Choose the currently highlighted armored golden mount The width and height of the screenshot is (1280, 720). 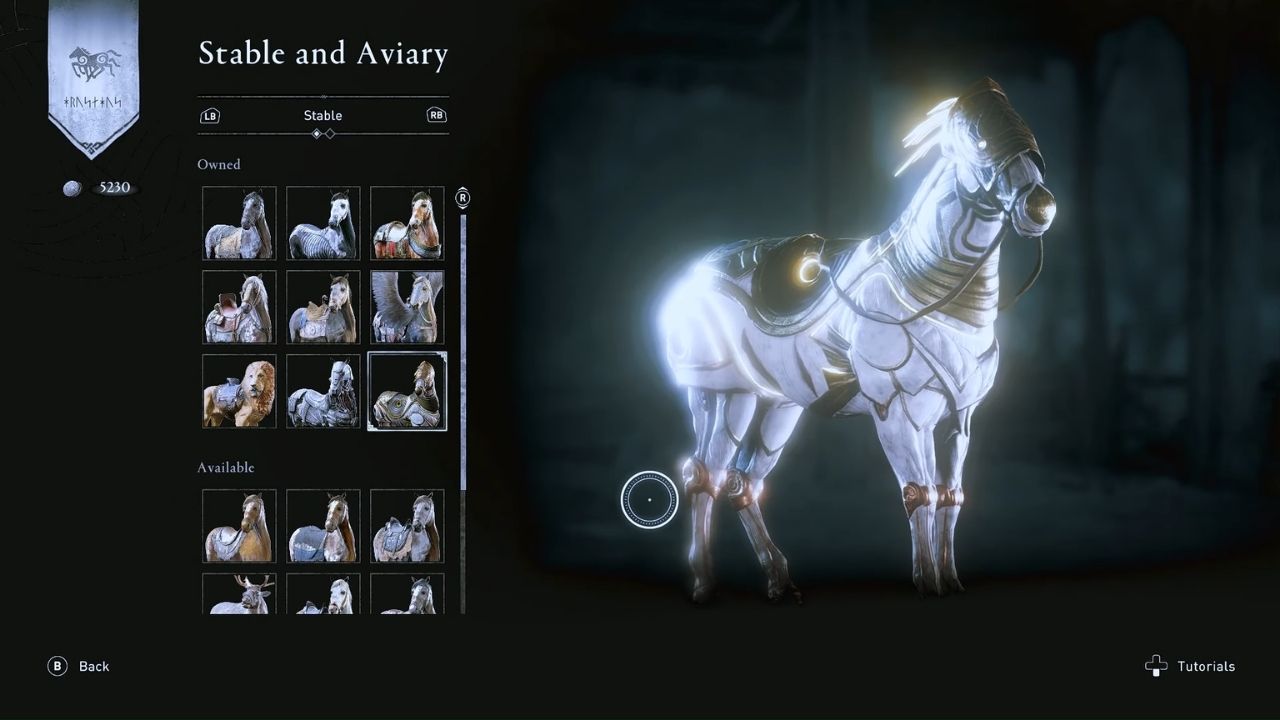[407, 391]
